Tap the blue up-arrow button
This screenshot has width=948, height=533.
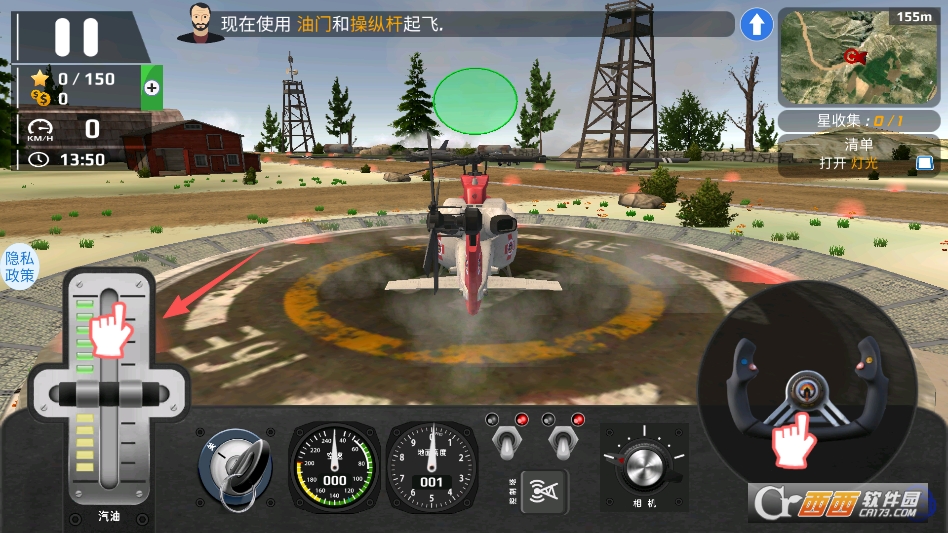pyautogui.click(x=756, y=25)
